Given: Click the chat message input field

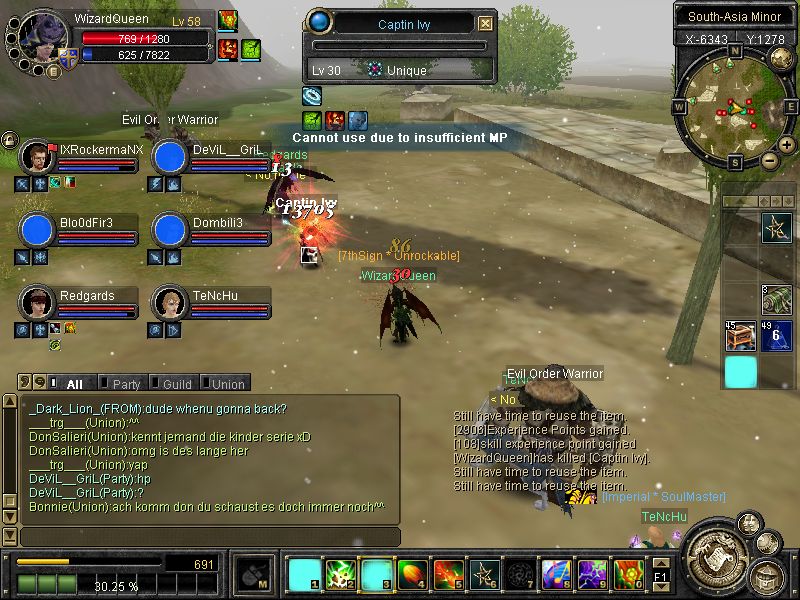Looking at the screenshot, I should pos(210,537).
